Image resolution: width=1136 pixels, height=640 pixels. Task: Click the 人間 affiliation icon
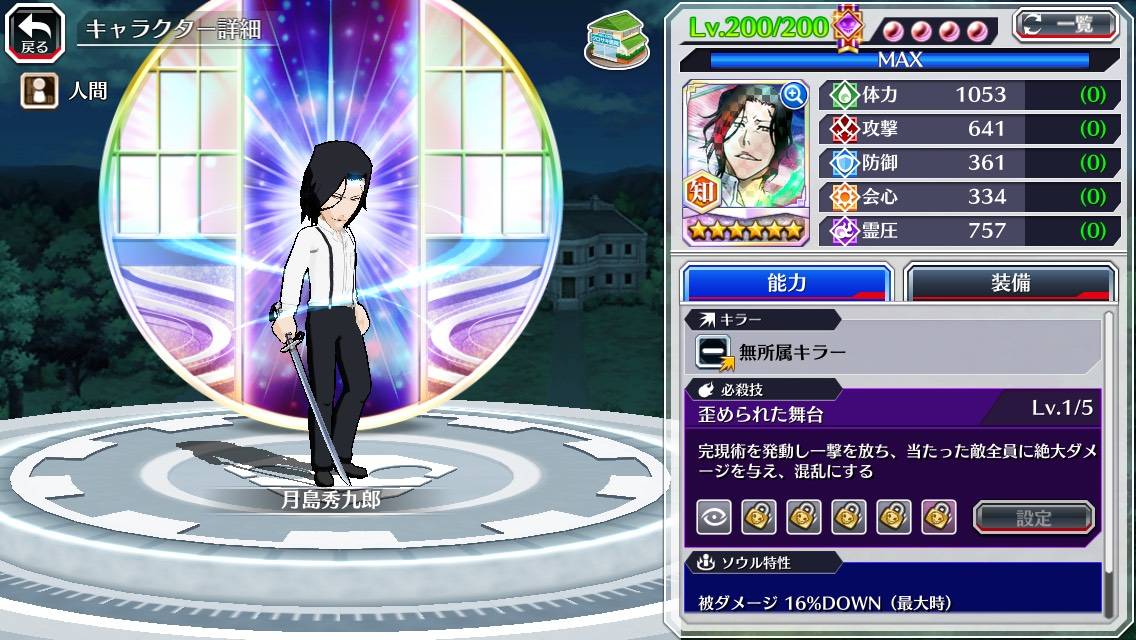[37, 92]
